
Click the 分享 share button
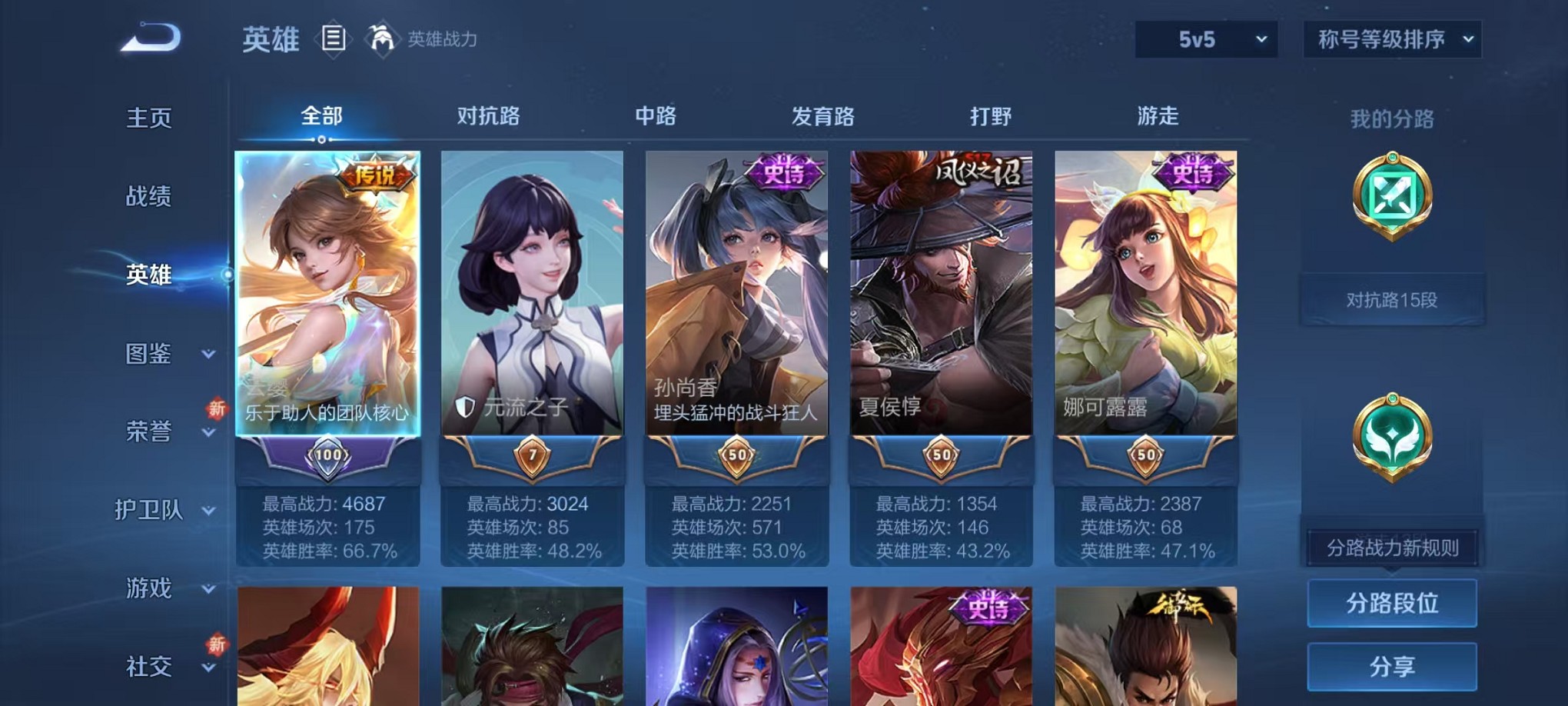(1391, 666)
